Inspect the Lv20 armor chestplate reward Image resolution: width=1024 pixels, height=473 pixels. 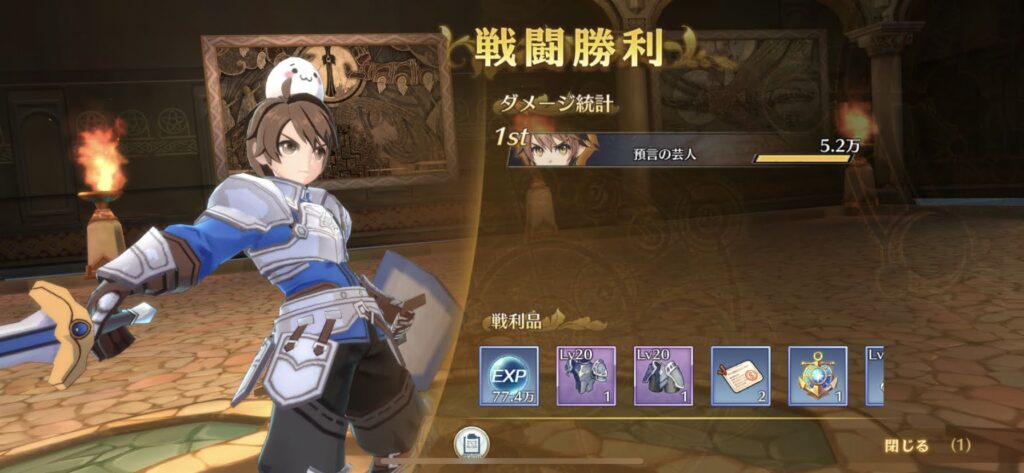[x=586, y=377]
